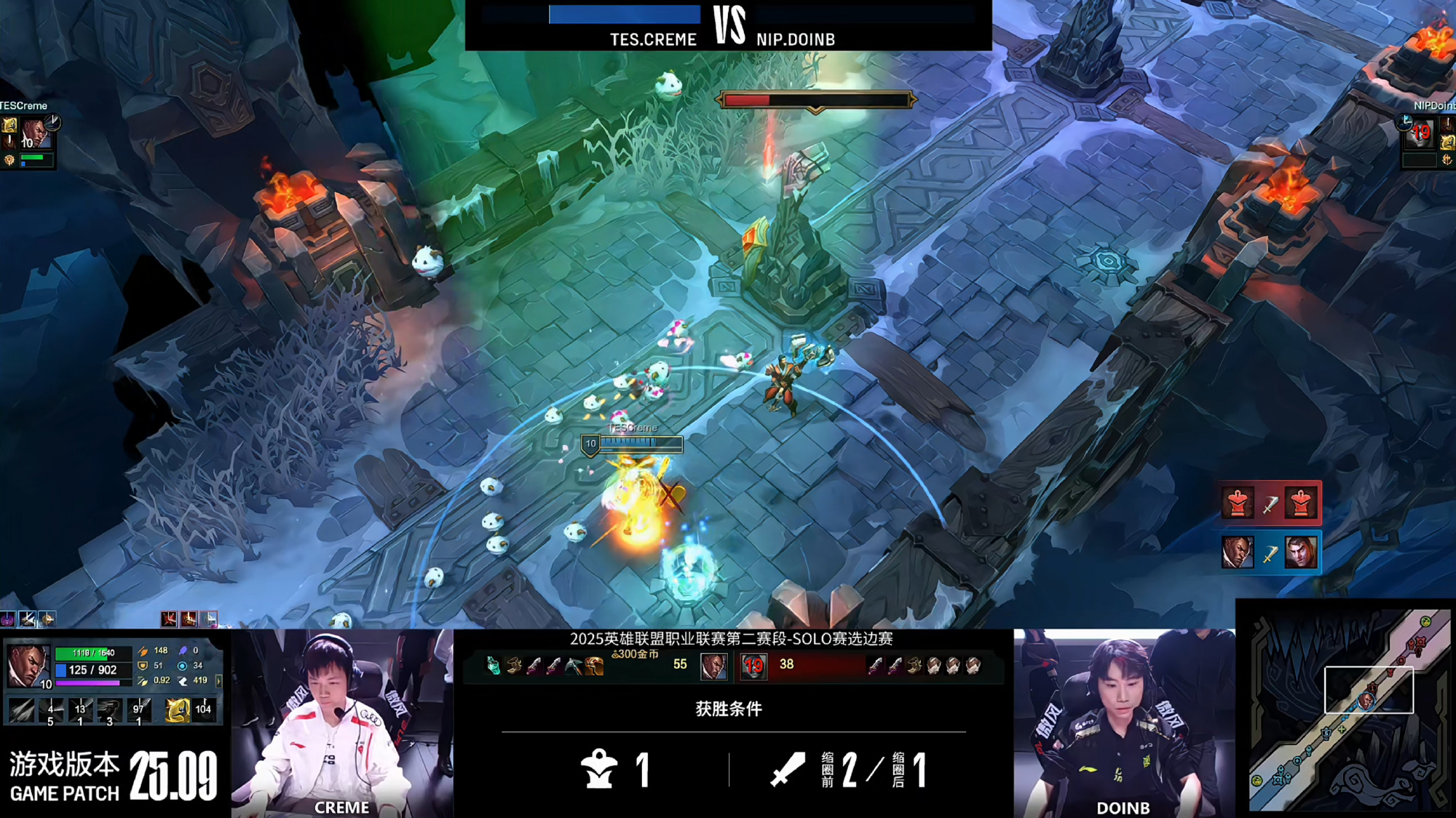Select the teal potion item in blue inventory
The image size is (1456, 818).
(x=493, y=666)
